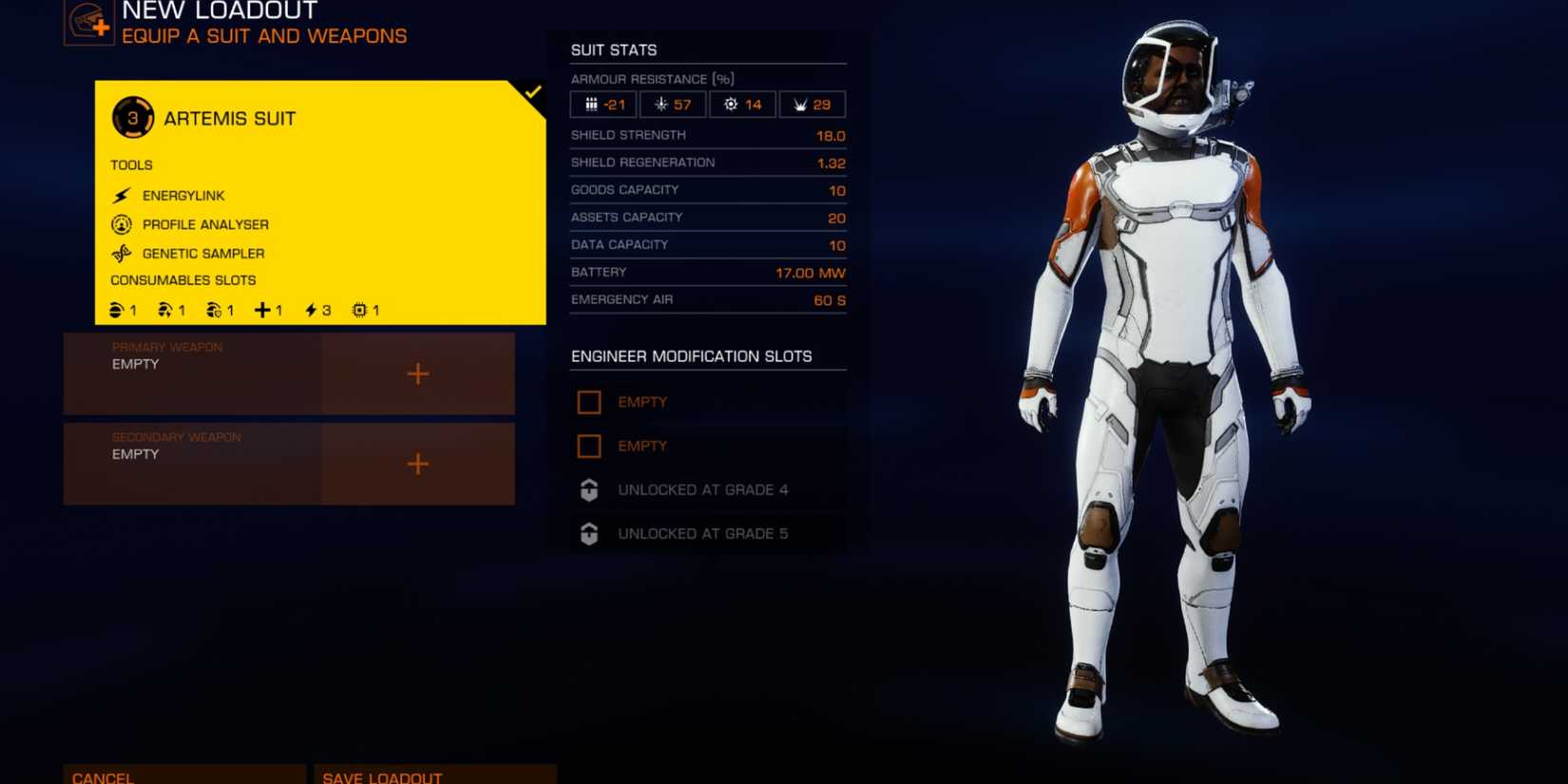The height and width of the screenshot is (784, 1568).
Task: Toggle the yellow checkmark on Artemis Suit card
Action: pos(533,93)
